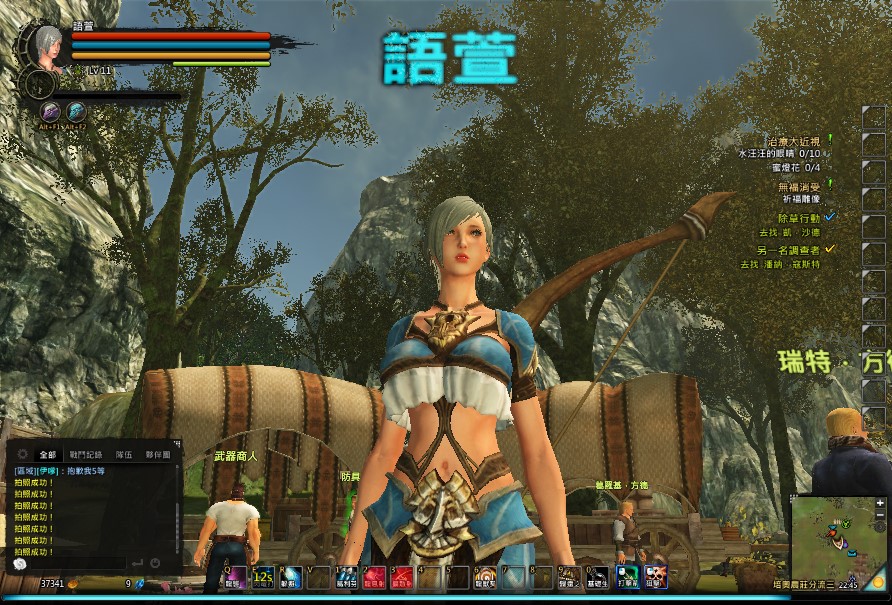
Task: Open the 戰鬥記錄 chat tab
Action: coord(87,454)
